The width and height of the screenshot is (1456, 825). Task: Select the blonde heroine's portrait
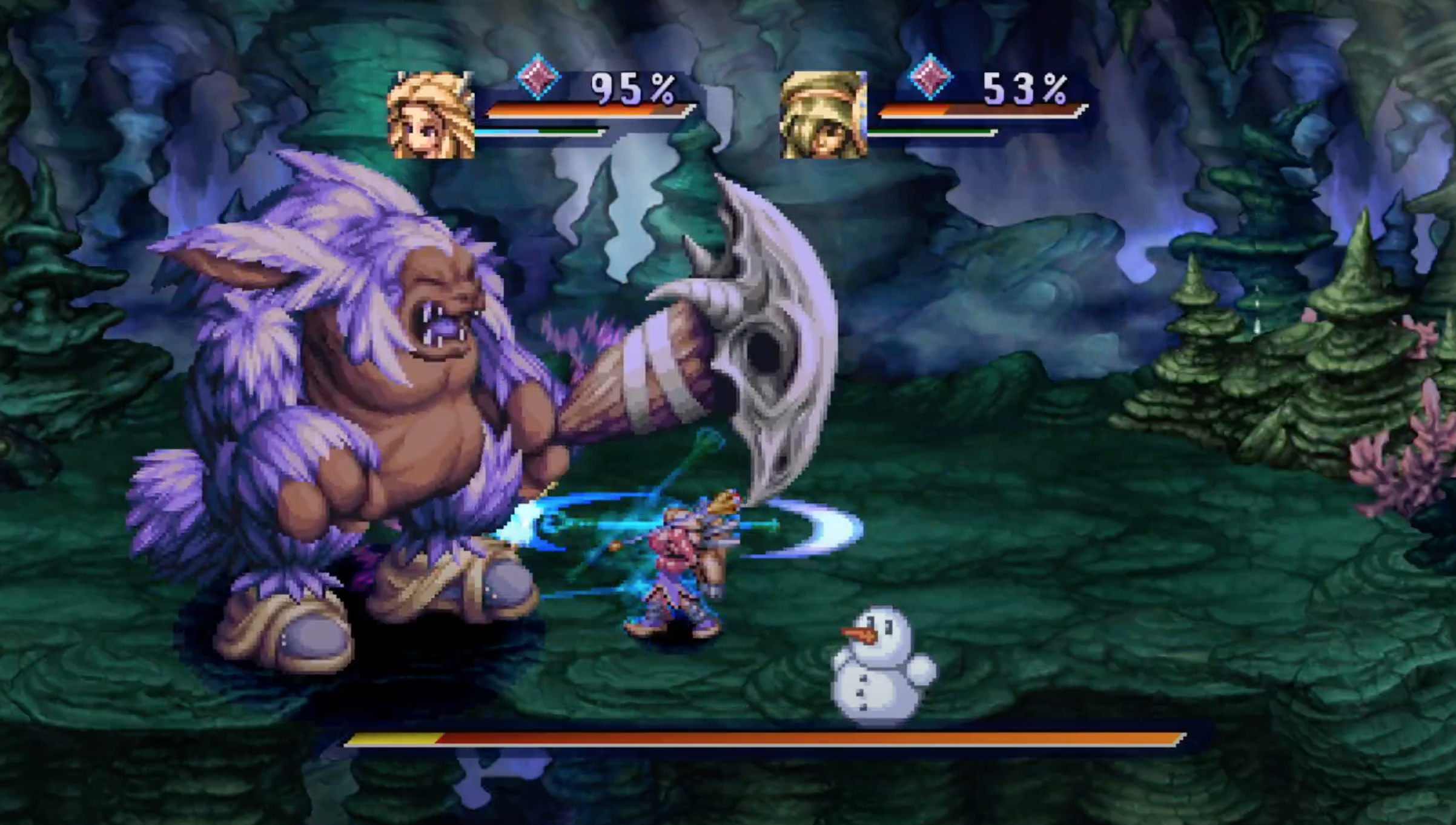pyautogui.click(x=431, y=115)
